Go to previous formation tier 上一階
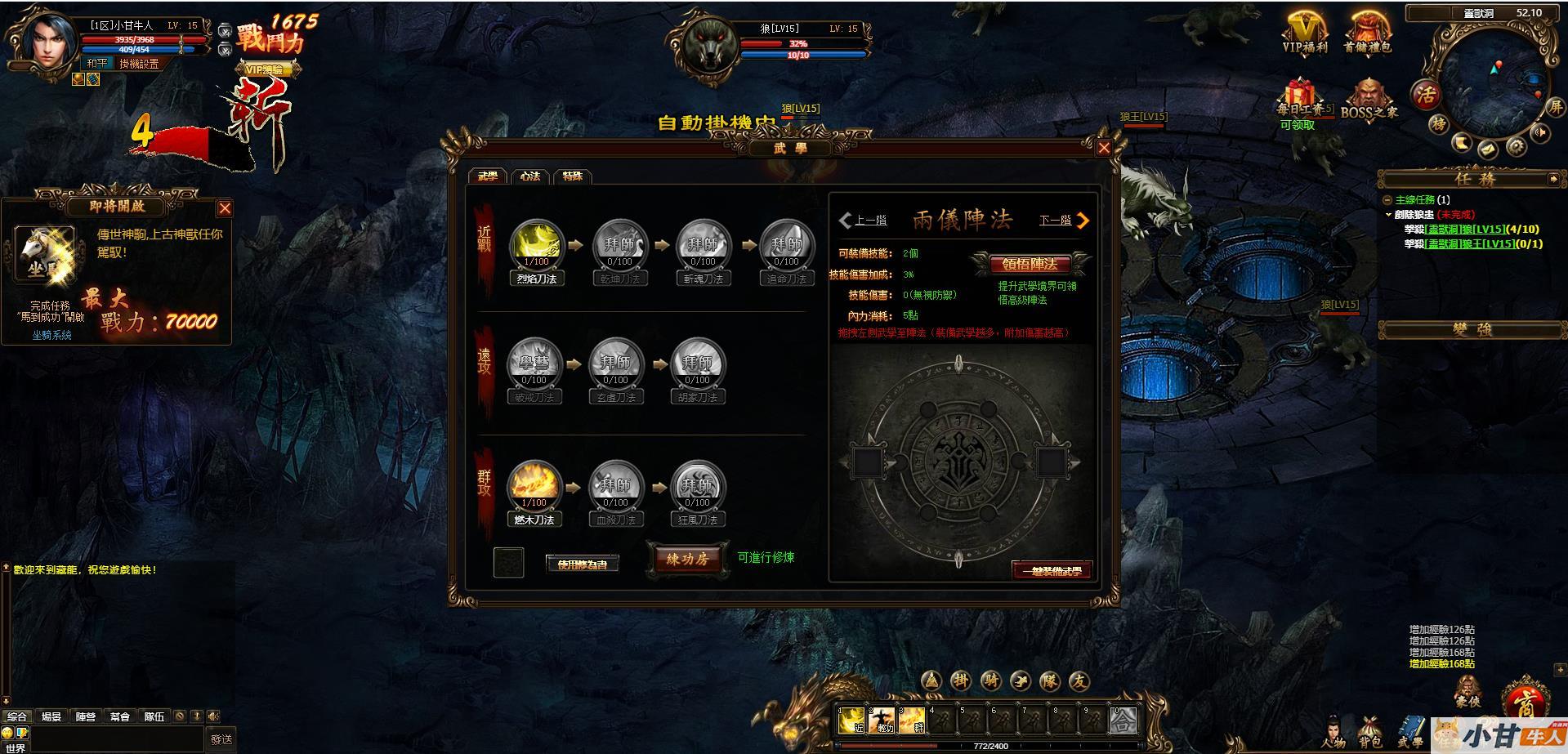Image resolution: width=1568 pixels, height=754 pixels. 863,221
